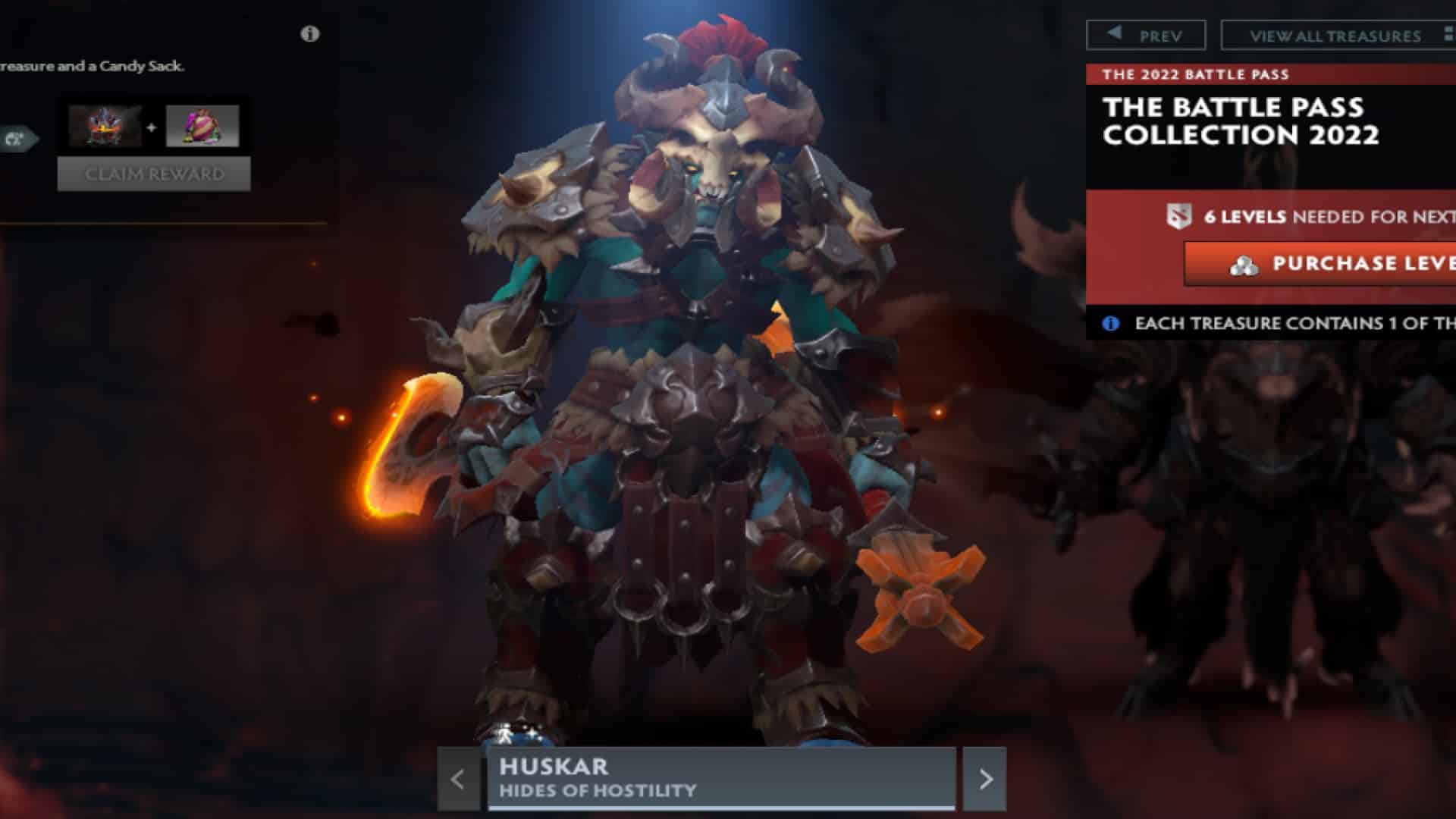This screenshot has height=819, width=1456.
Task: Select the treasure chest reward thumbnail
Action: click(107, 125)
